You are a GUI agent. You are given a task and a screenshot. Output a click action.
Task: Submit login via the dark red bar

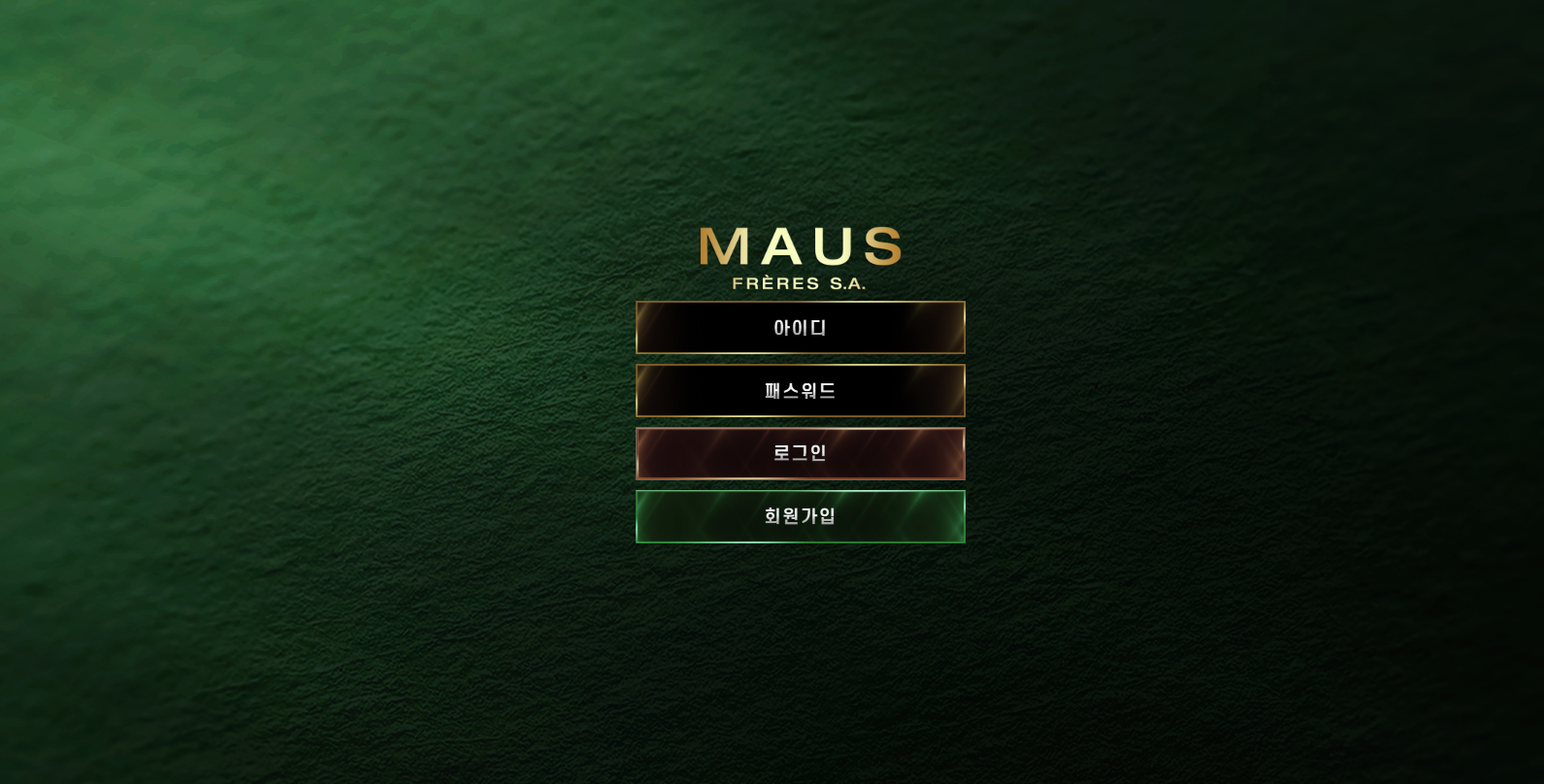pos(800,453)
